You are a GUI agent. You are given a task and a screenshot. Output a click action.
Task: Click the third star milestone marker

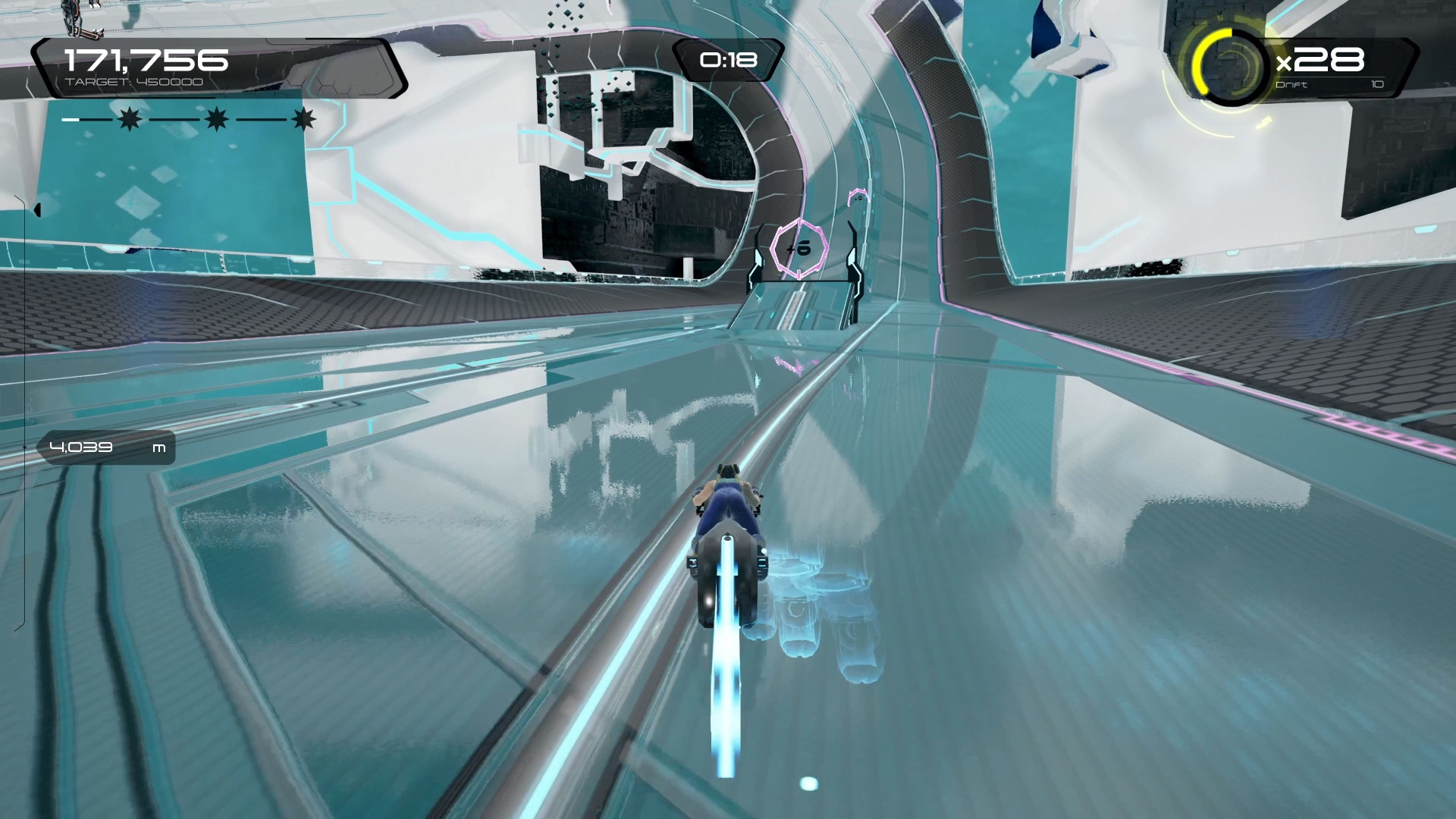coord(304,118)
